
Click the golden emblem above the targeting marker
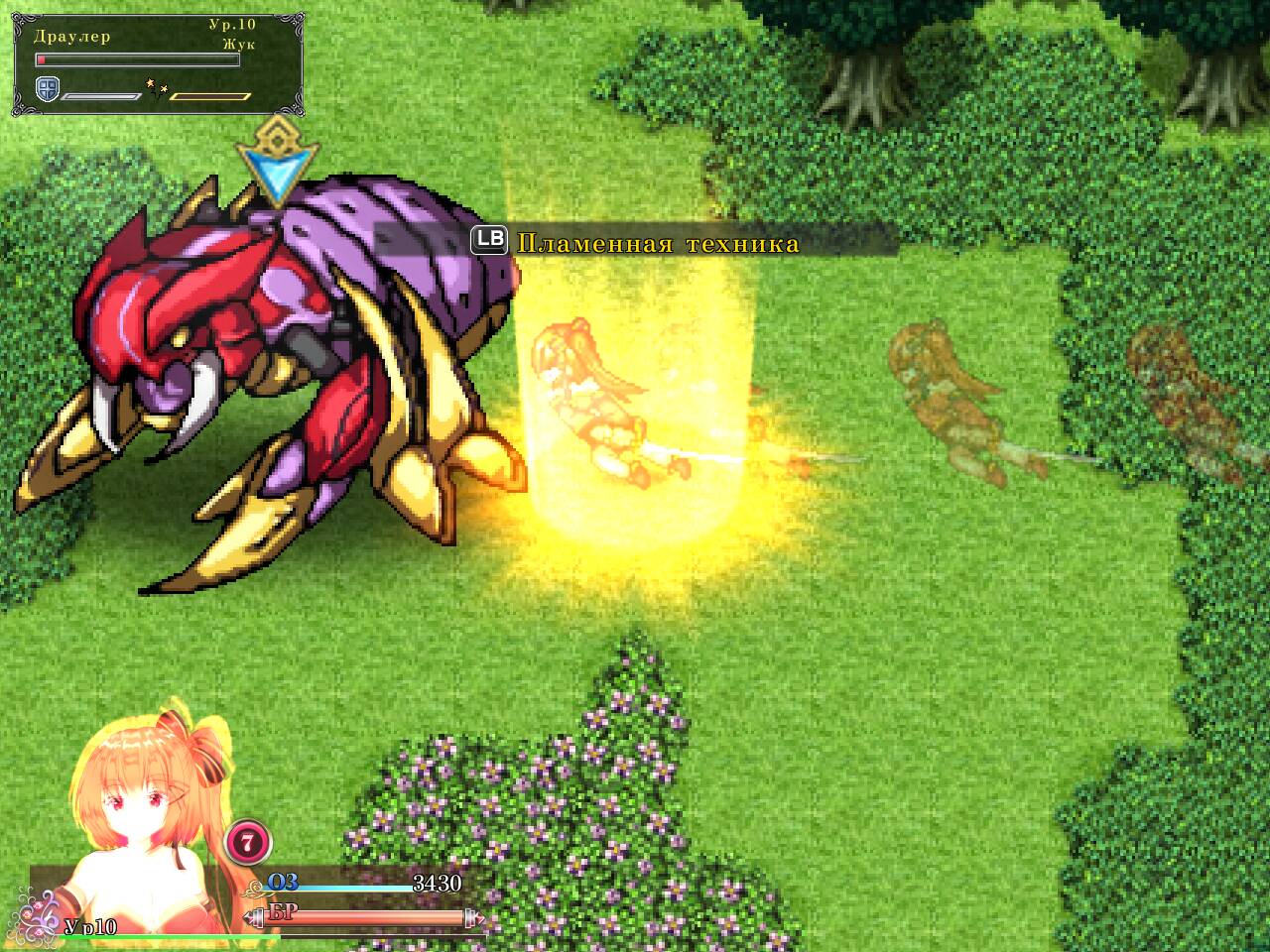coord(278,132)
